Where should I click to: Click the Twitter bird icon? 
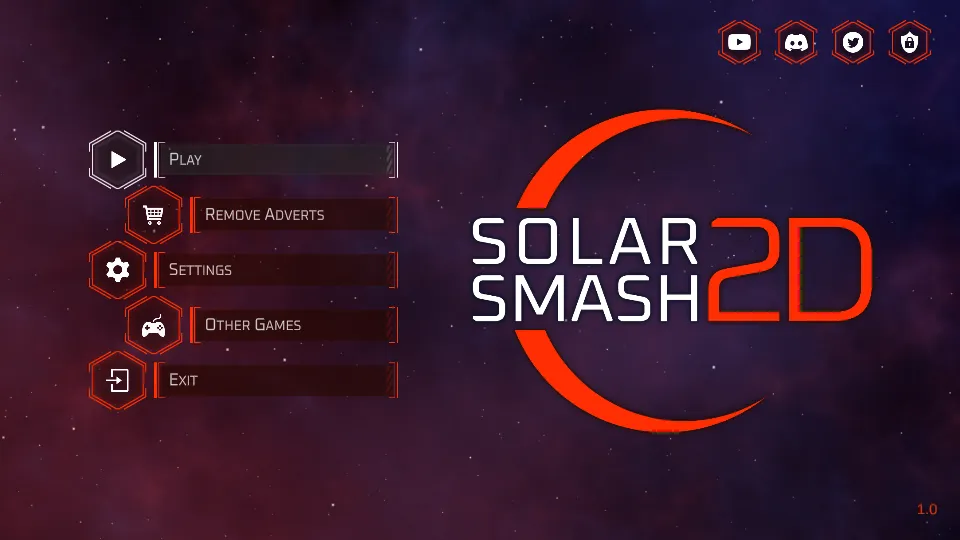coord(853,42)
